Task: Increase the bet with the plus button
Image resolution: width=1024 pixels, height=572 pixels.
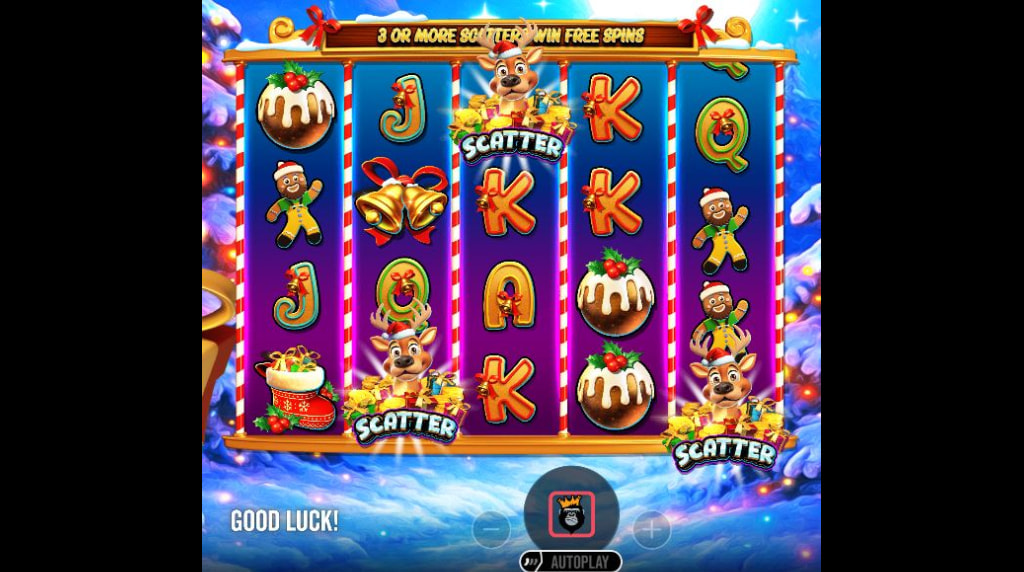Action: (651, 530)
